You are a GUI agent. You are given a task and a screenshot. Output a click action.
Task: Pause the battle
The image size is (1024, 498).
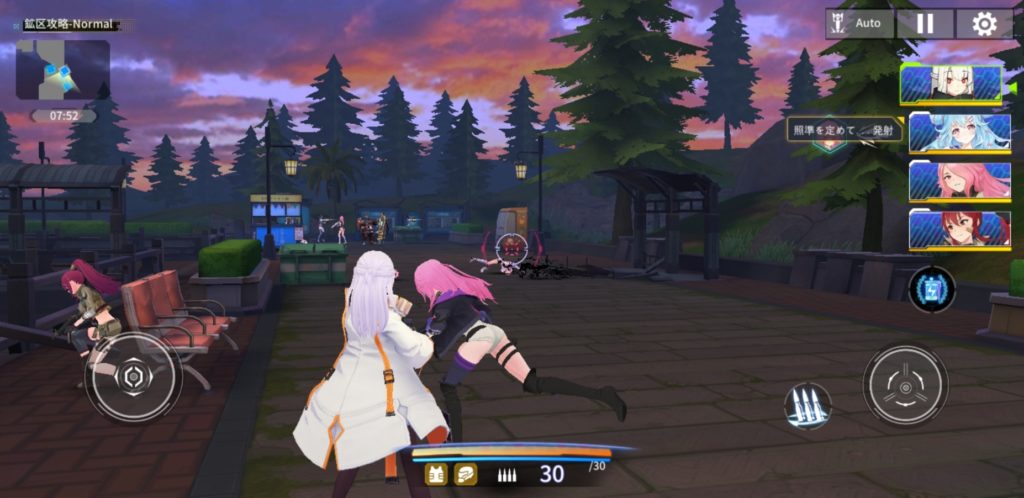[x=924, y=23]
